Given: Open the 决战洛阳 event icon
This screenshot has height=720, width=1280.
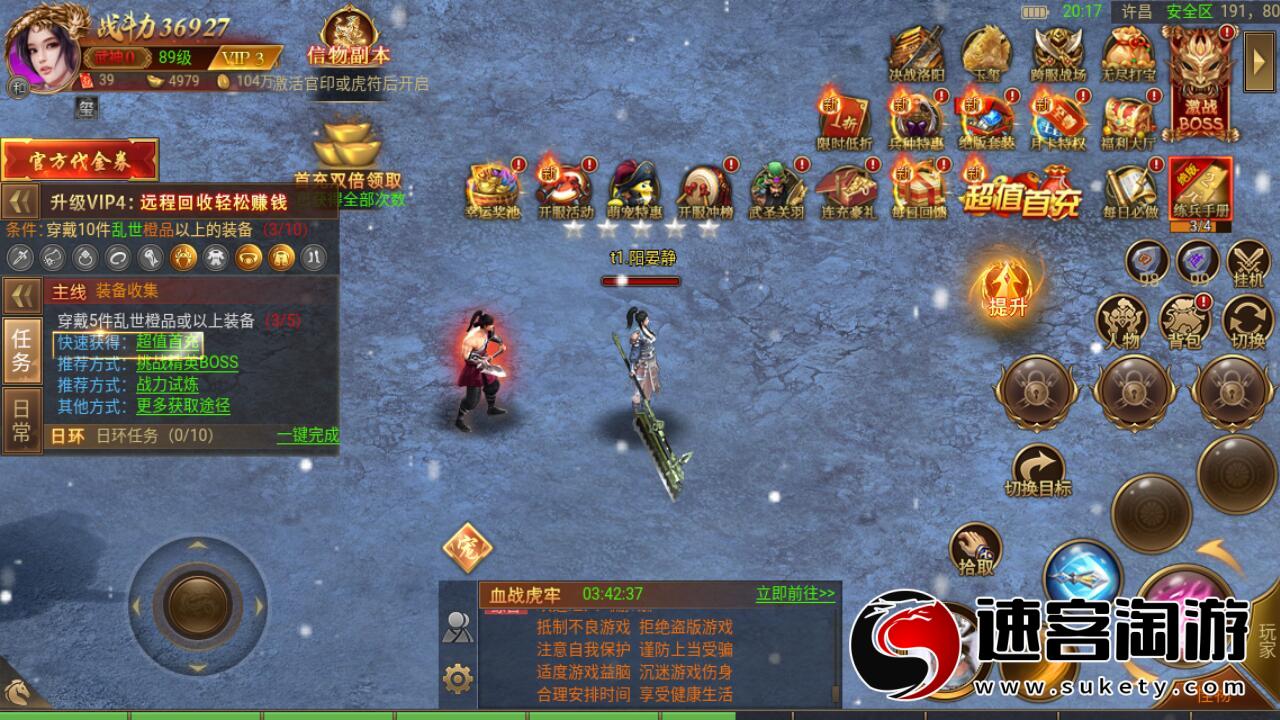Looking at the screenshot, I should 917,53.
